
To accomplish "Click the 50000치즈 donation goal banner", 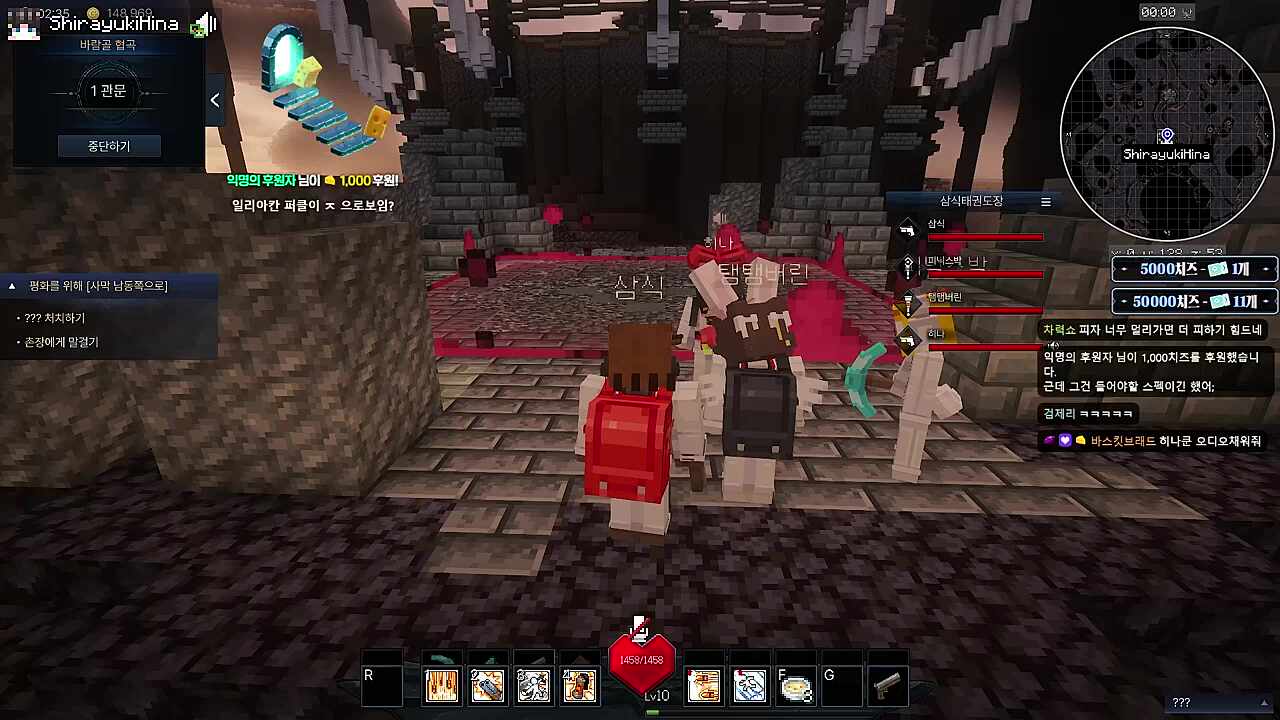I will 1194,301.
